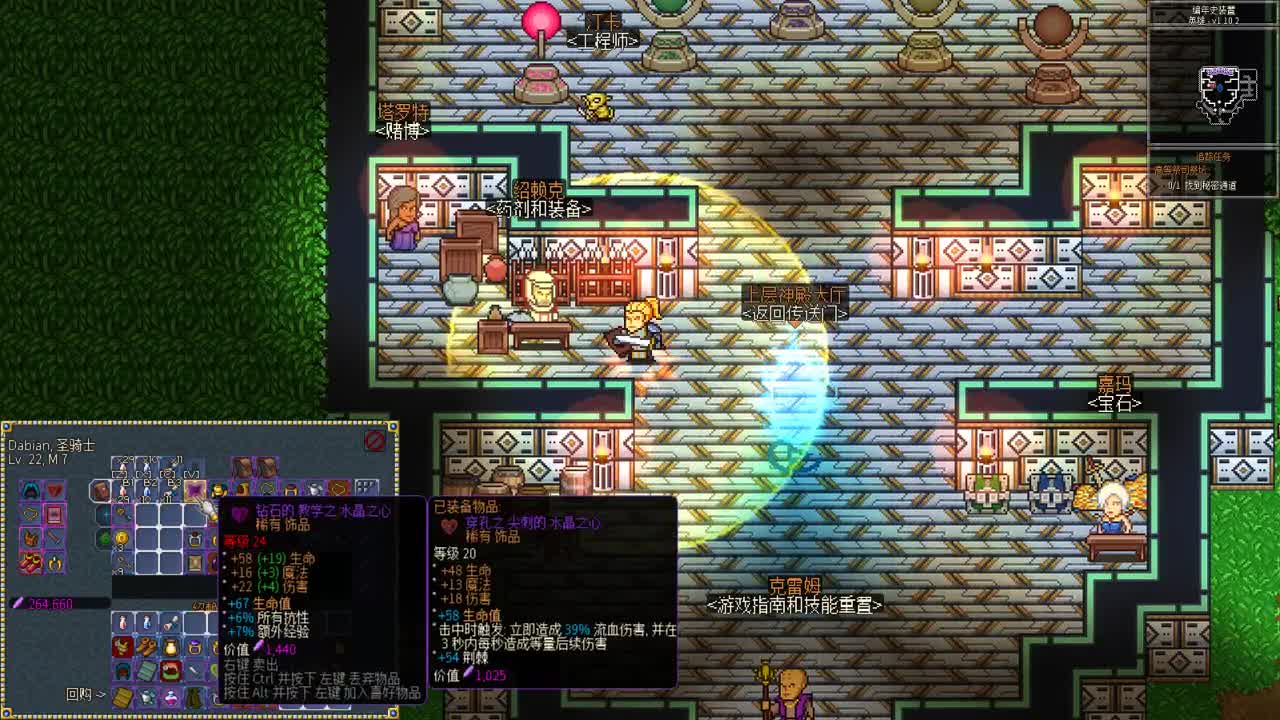Click the quest objective 0/1 找到秘密通道
1280x720 pixels.
pos(1202,184)
